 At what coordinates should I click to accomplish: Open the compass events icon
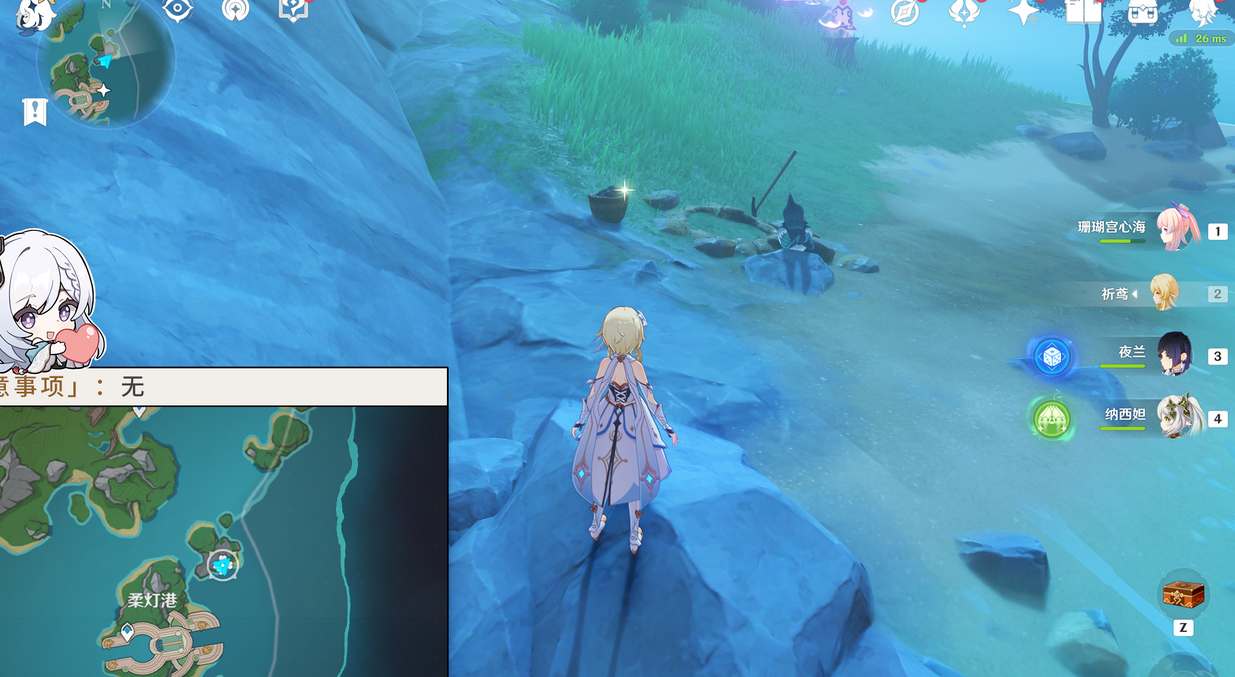point(905,12)
